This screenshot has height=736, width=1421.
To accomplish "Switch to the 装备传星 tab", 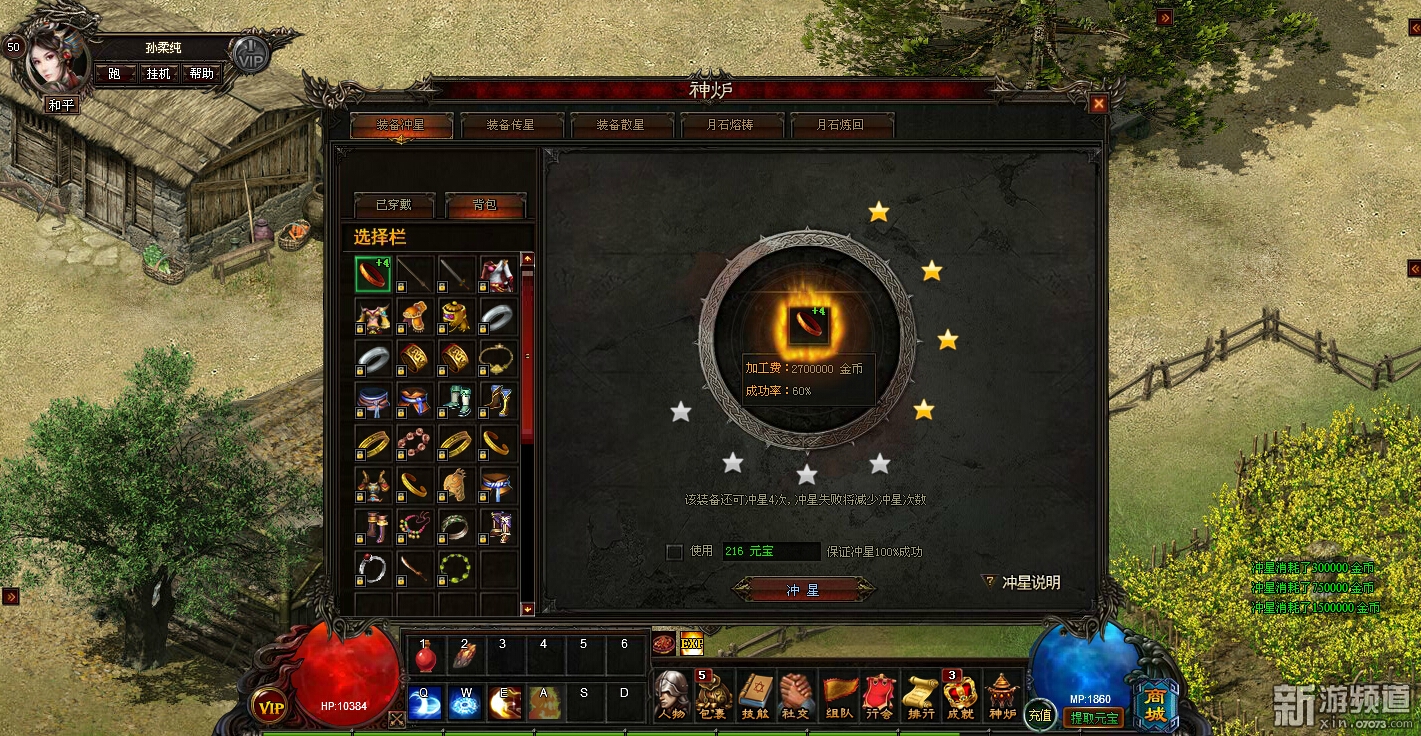I will click(x=510, y=126).
